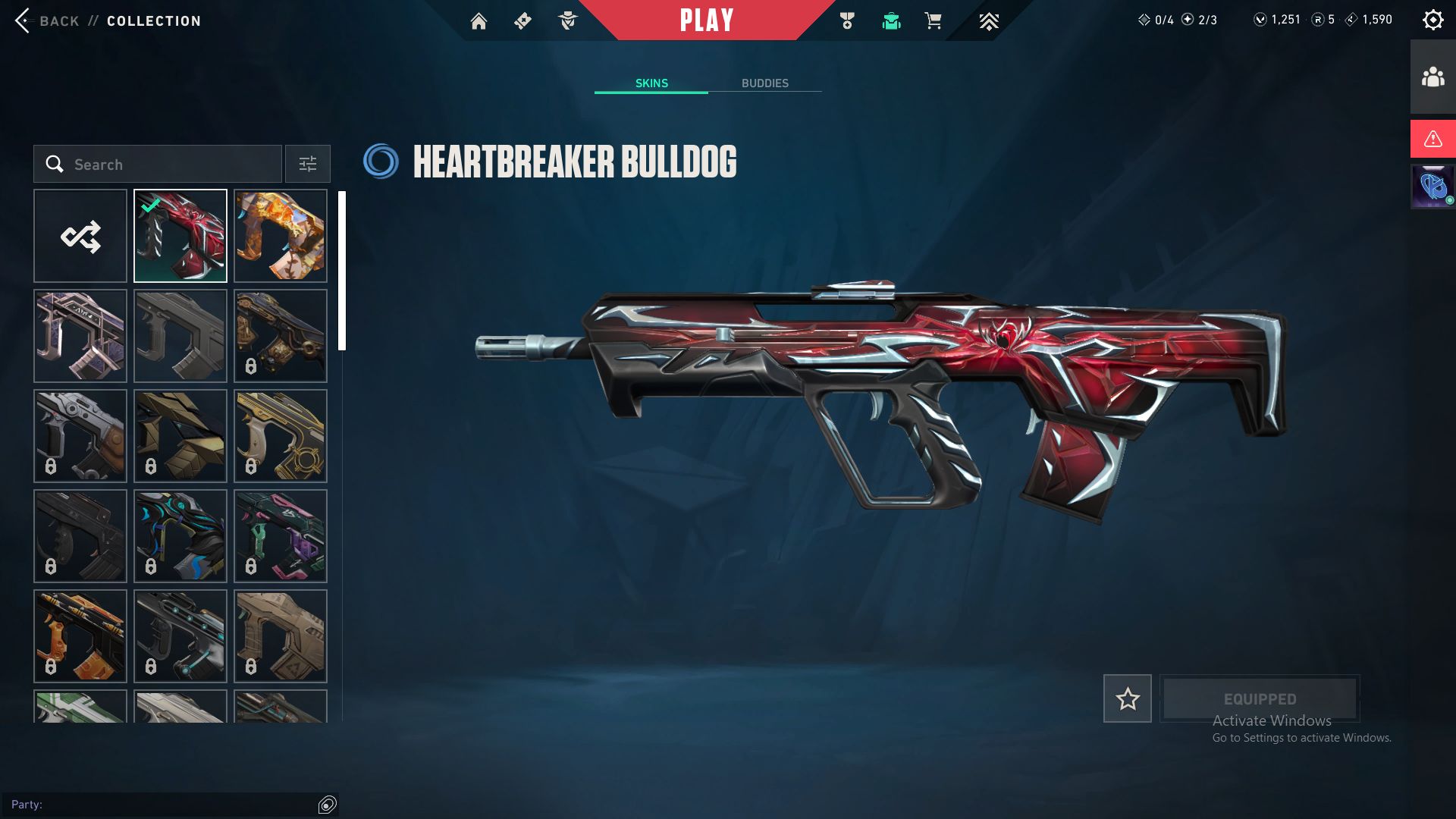1456x819 pixels.
Task: Open the social friends panel
Action: pos(1432,77)
